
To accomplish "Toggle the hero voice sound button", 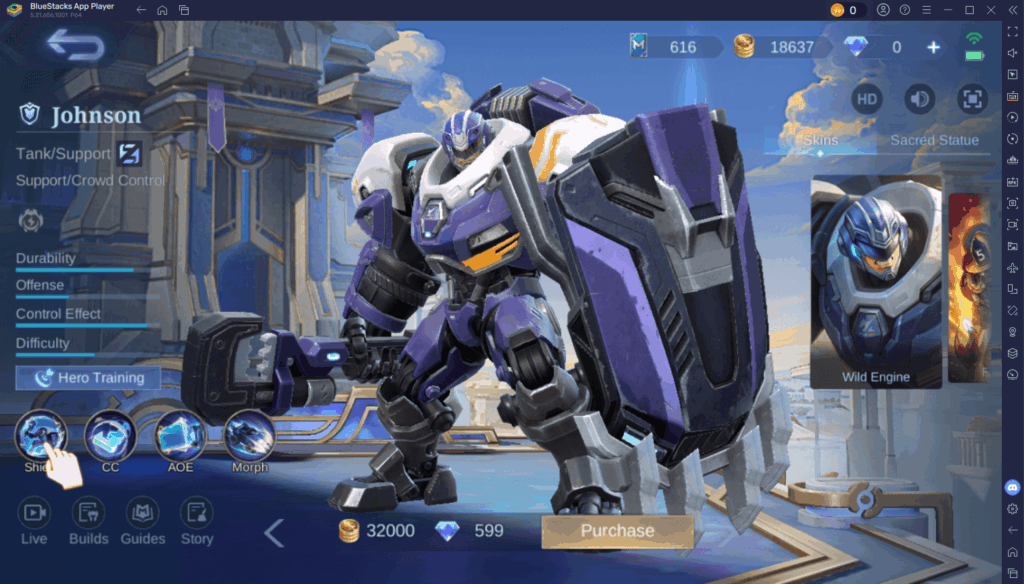I will tap(919, 98).
